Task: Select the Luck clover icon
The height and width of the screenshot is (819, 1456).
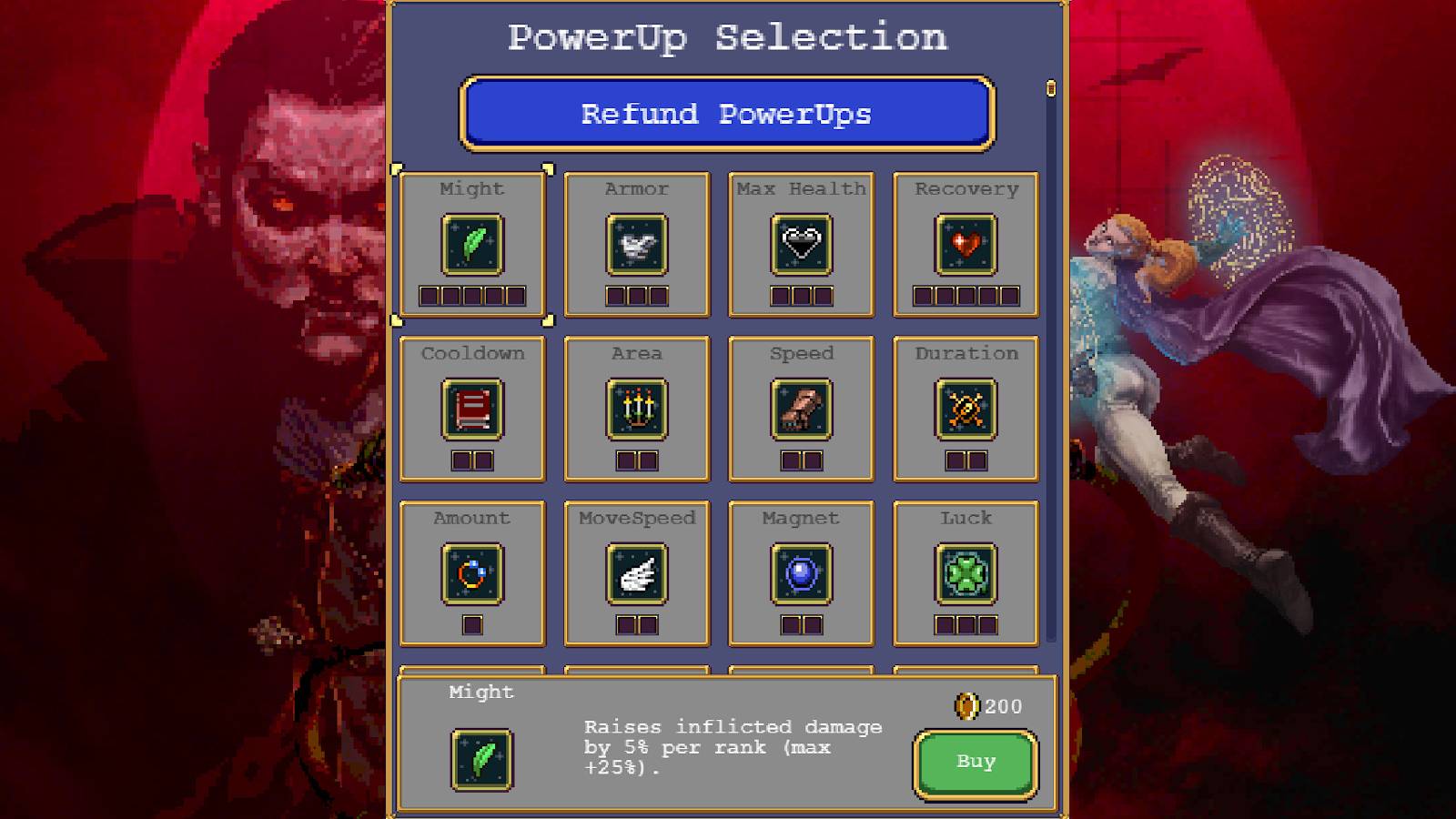Action: pos(966,573)
